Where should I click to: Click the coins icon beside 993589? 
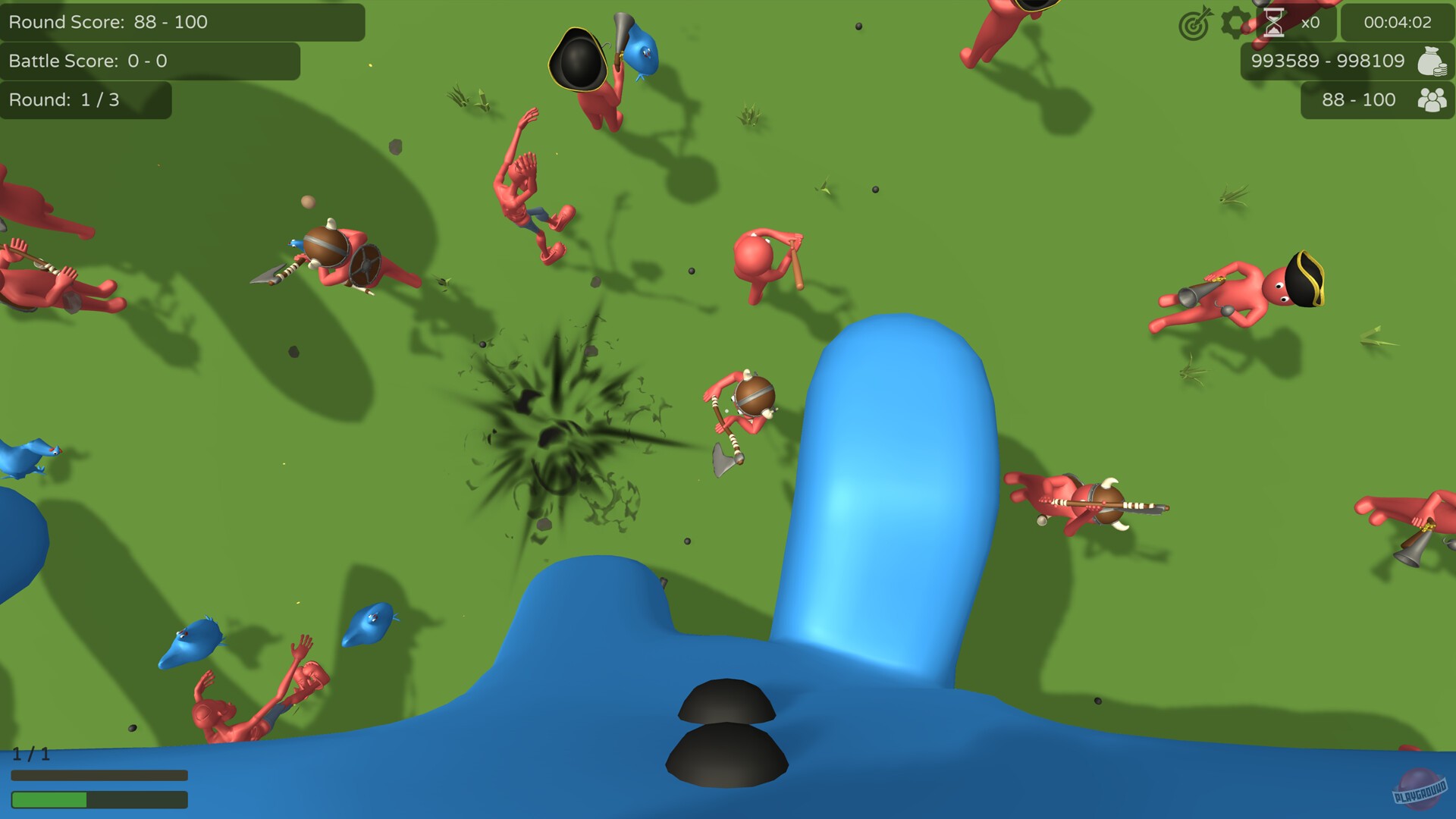(x=1433, y=61)
